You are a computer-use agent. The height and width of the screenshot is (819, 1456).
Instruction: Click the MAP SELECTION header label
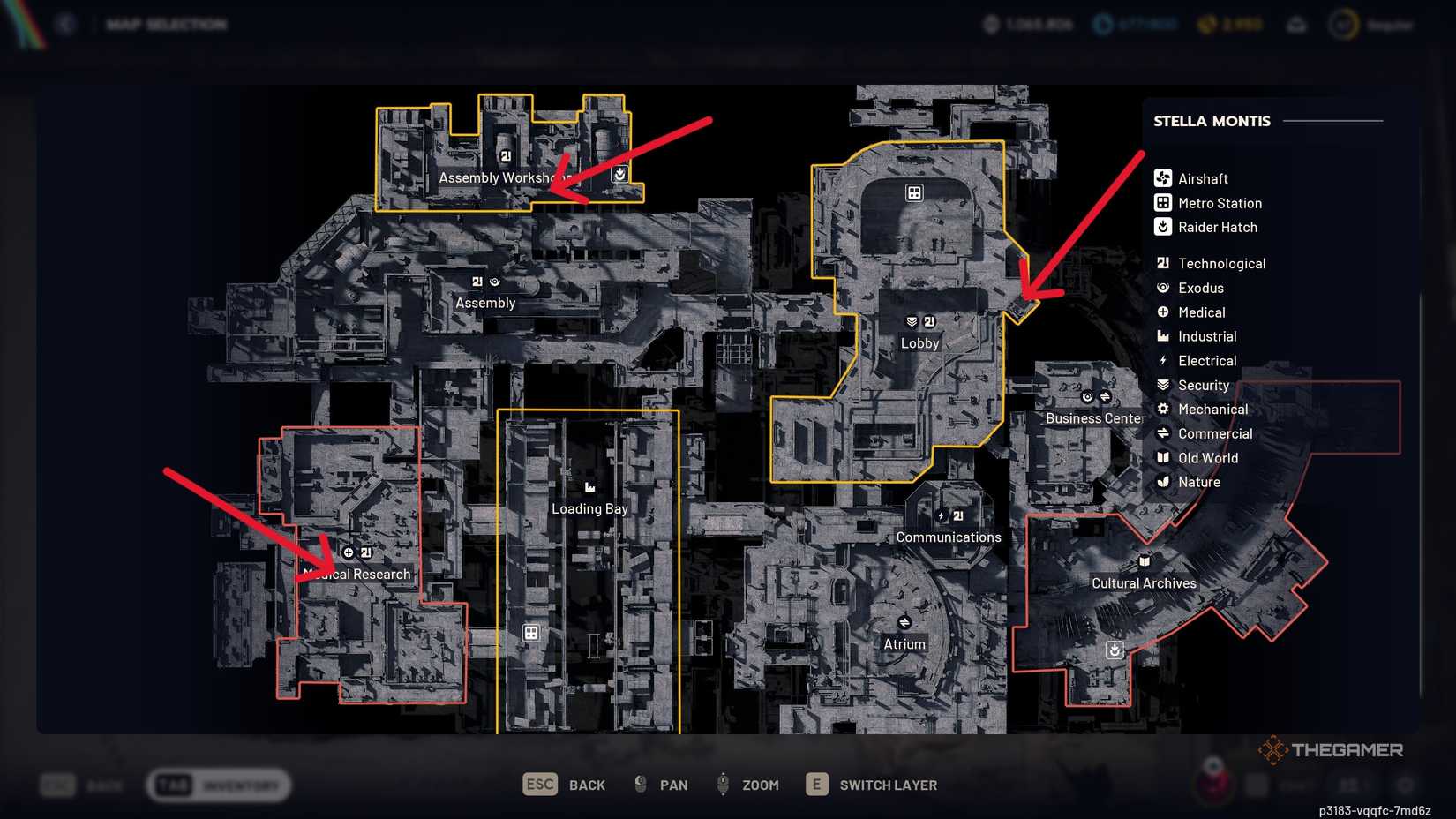click(166, 24)
